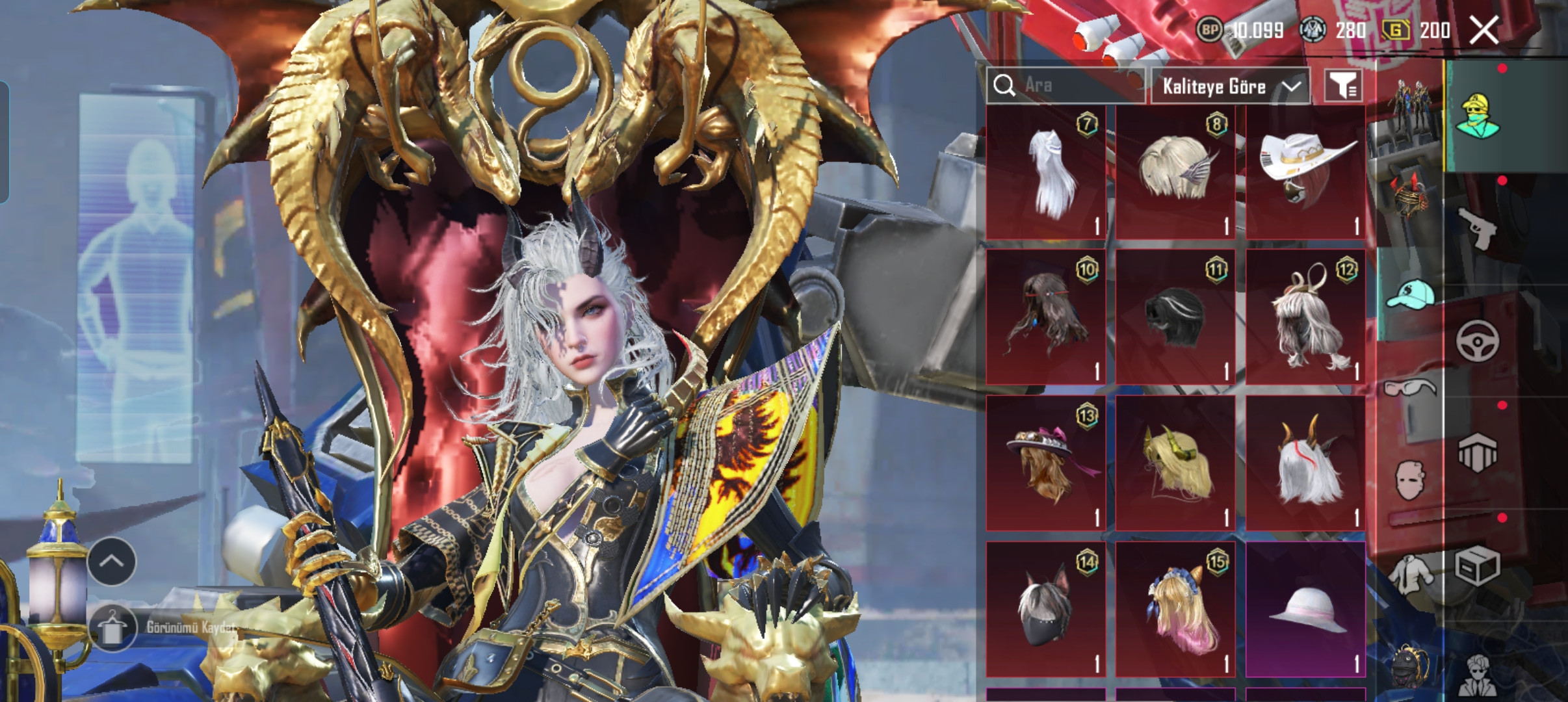Select the black helmet item numbered 11
1568x702 pixels.
pos(1175,317)
